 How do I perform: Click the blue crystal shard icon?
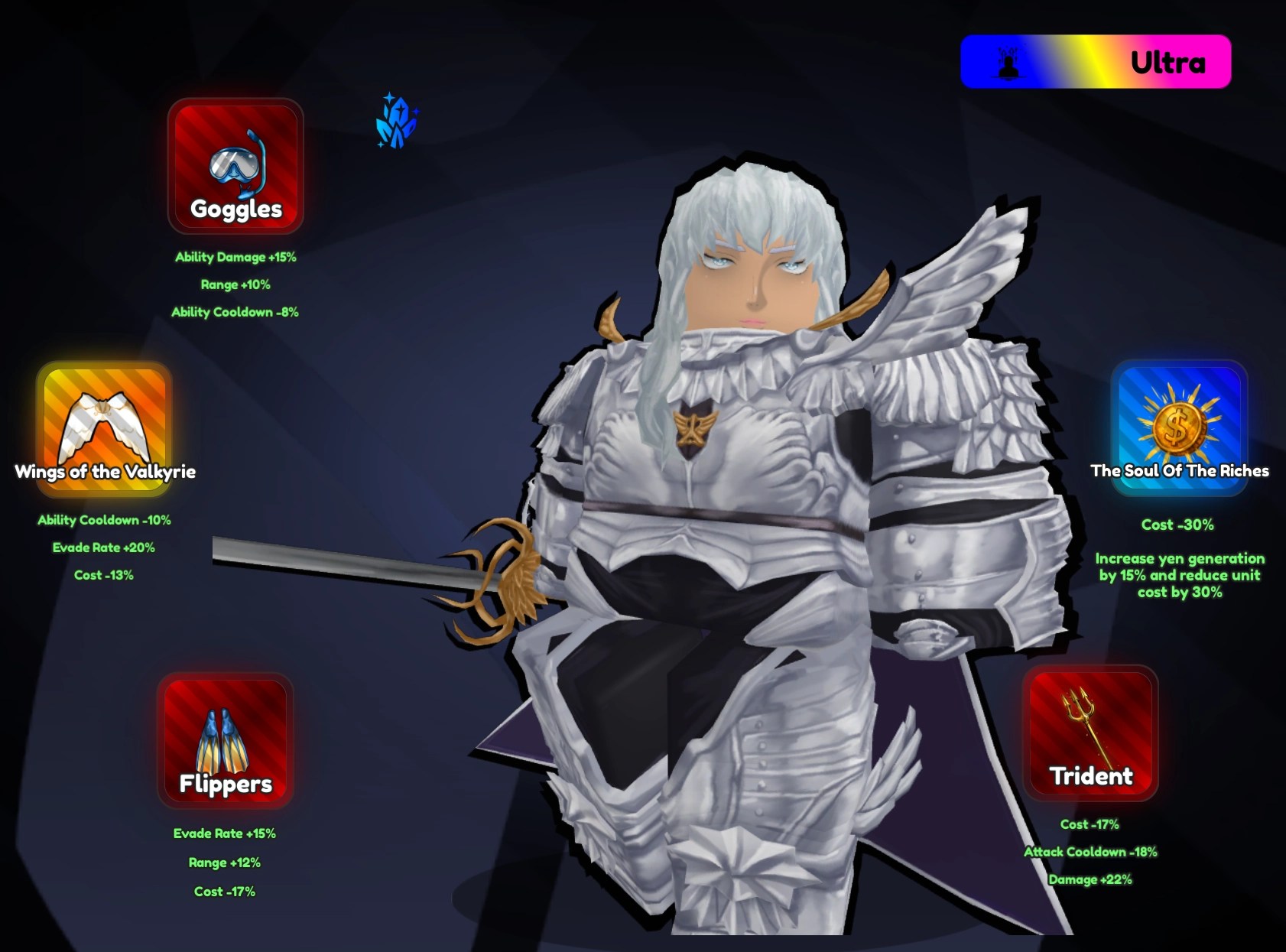pyautogui.click(x=396, y=122)
